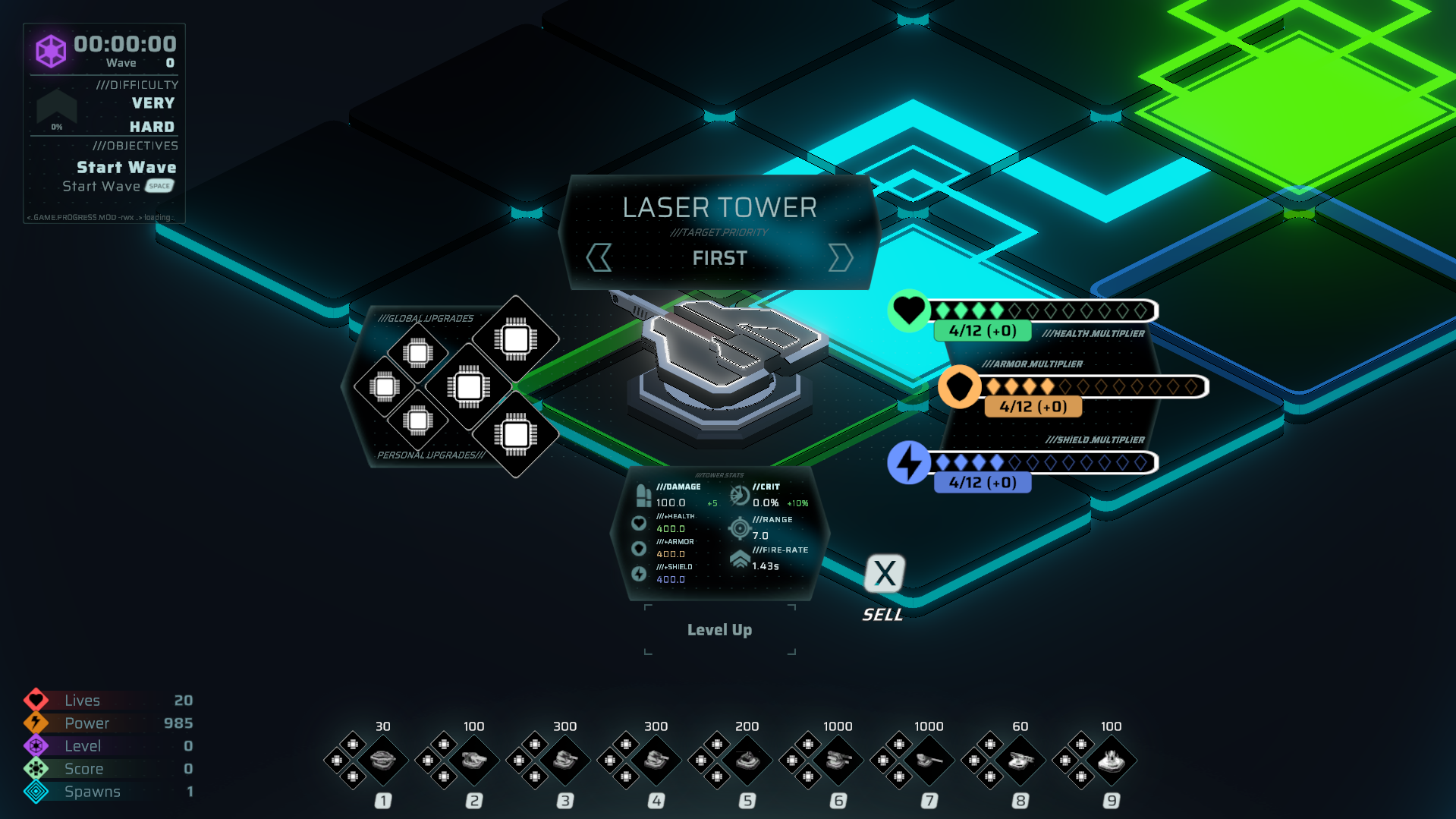Open the FIRST target priority selector
The image size is (1456, 819).
click(719, 258)
